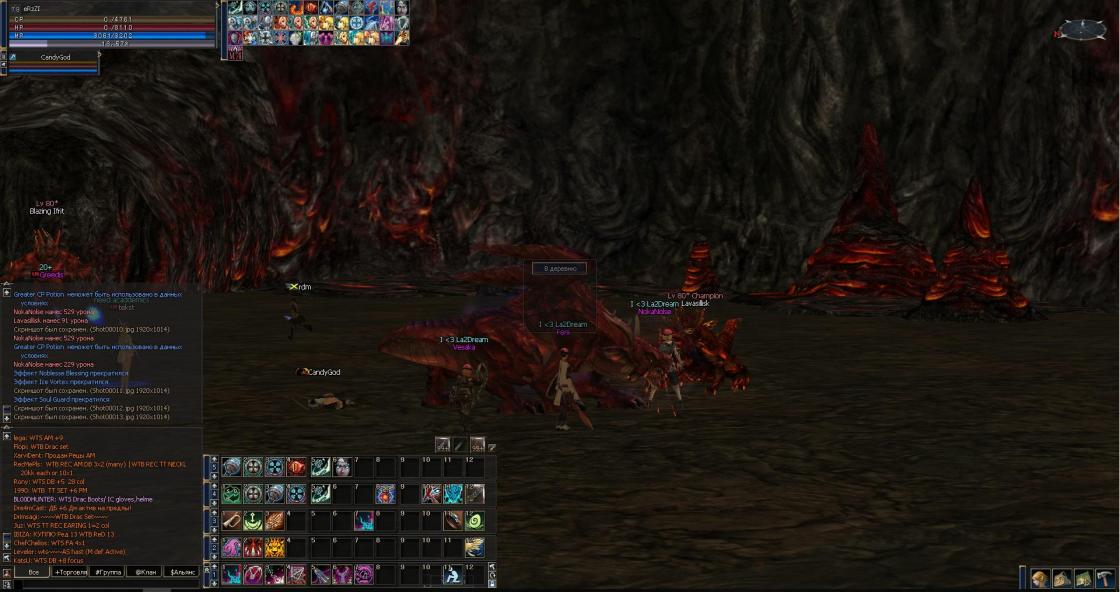Activate the golden wing skill on hotbar 2
1120x592 pixels.
(x=474, y=547)
